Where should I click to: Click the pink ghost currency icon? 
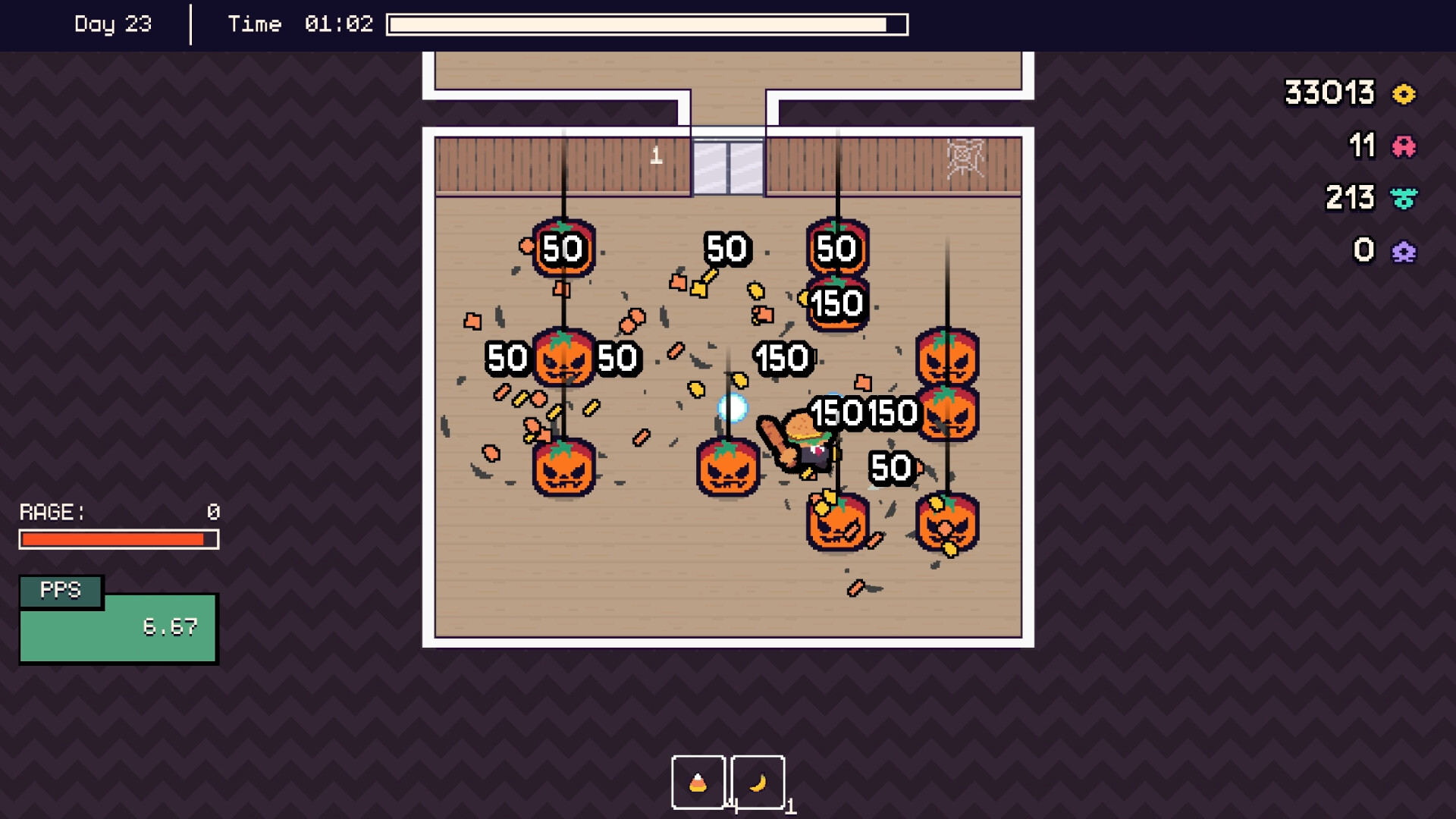(x=1404, y=146)
